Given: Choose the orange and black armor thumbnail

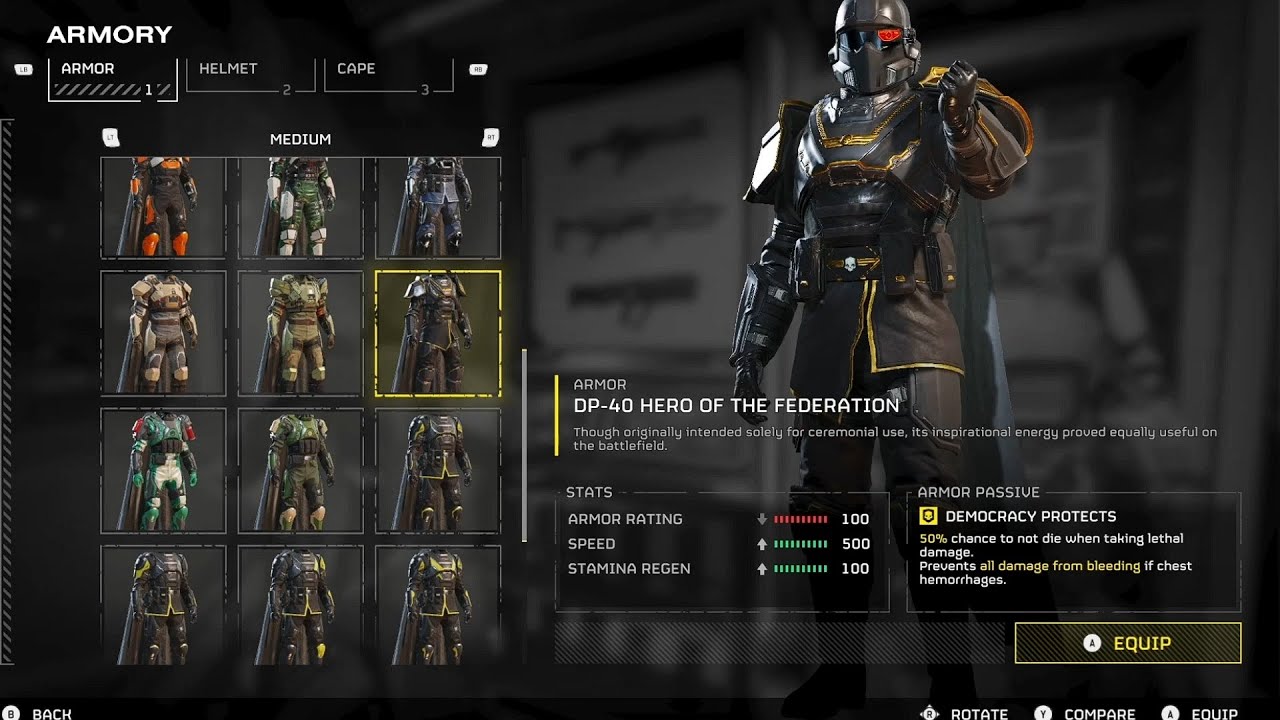Looking at the screenshot, I should [x=163, y=208].
